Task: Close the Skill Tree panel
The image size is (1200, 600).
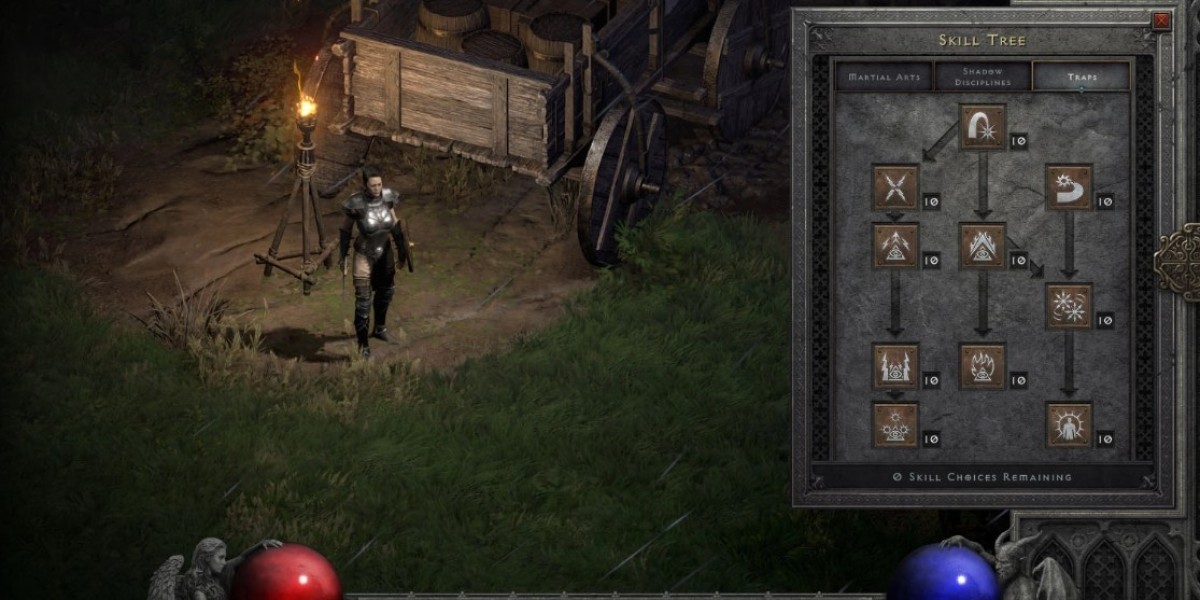Action: click(1161, 20)
